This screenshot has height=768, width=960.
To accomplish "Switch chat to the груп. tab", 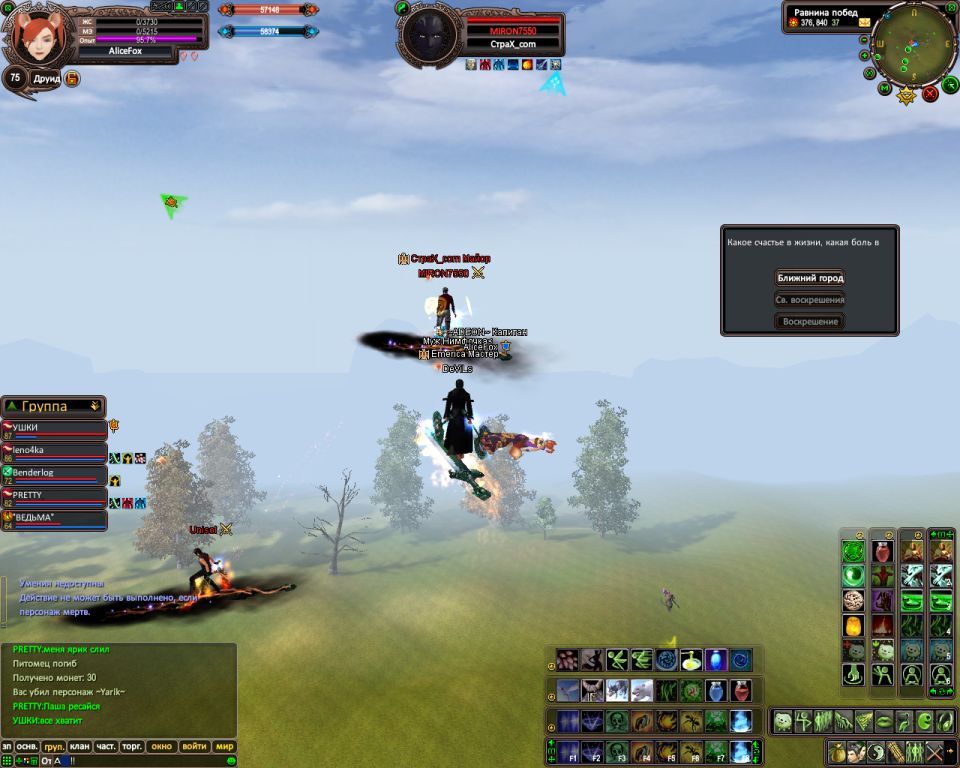I will click(x=54, y=747).
